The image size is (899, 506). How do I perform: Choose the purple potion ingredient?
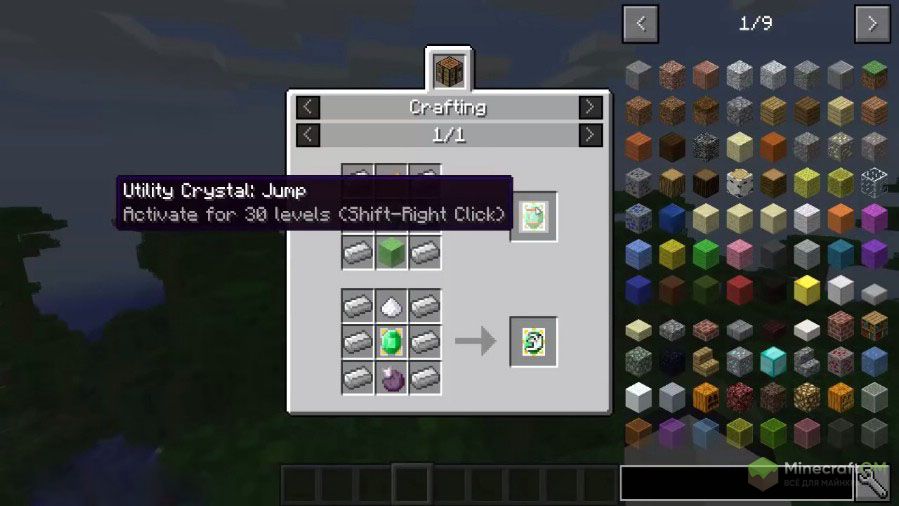point(391,377)
